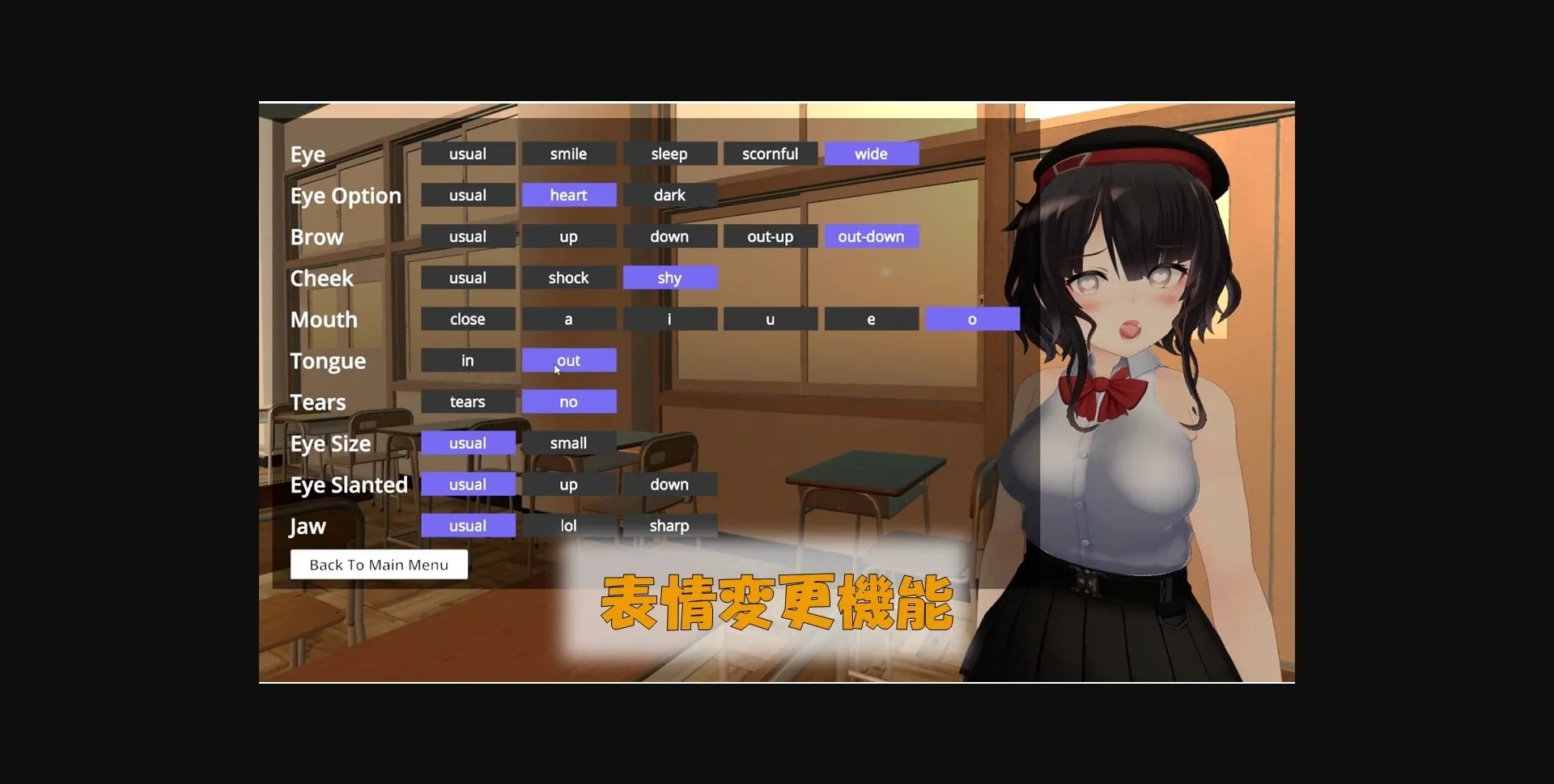Put the Tongue "in"
The image size is (1554, 784).
(467, 360)
